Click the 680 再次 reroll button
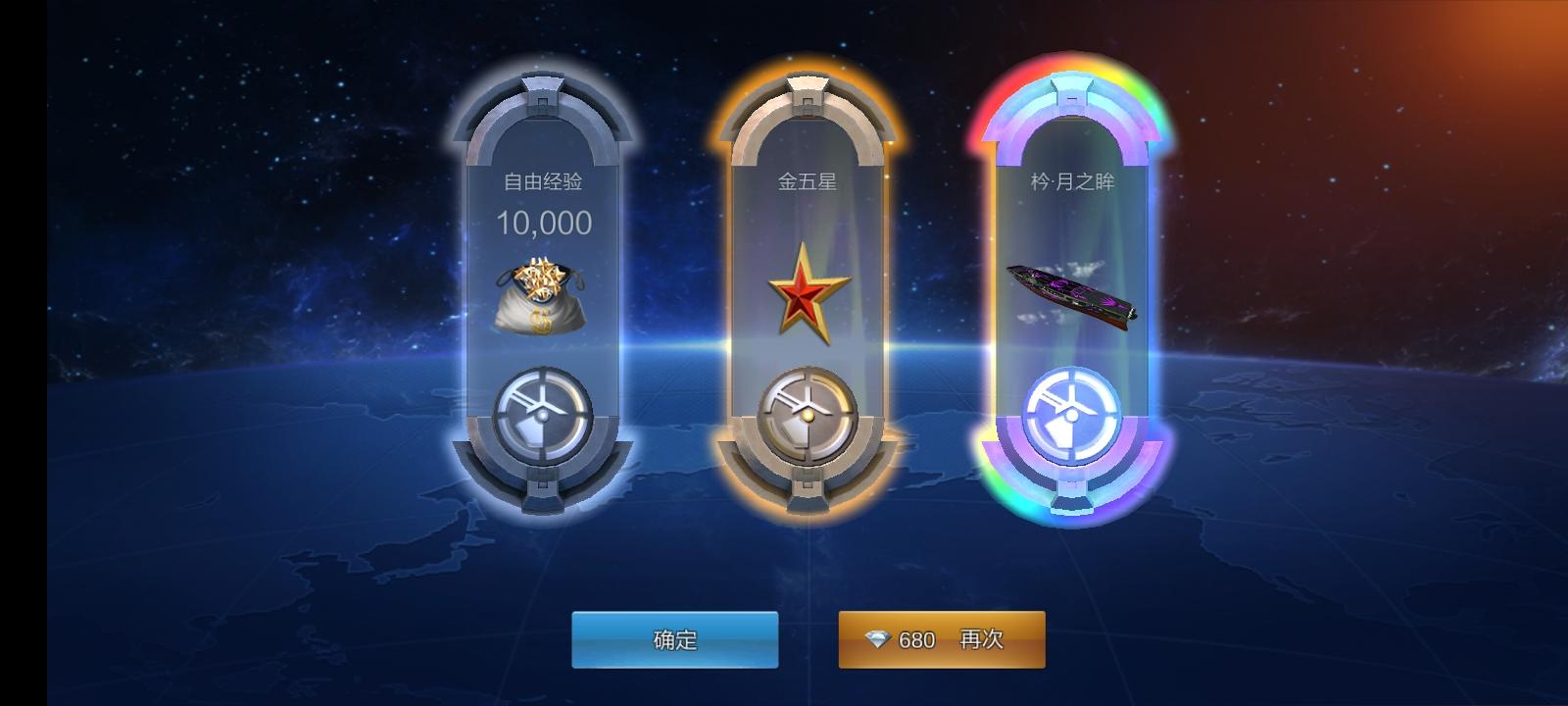Viewport: 1568px width, 706px height. tap(941, 639)
